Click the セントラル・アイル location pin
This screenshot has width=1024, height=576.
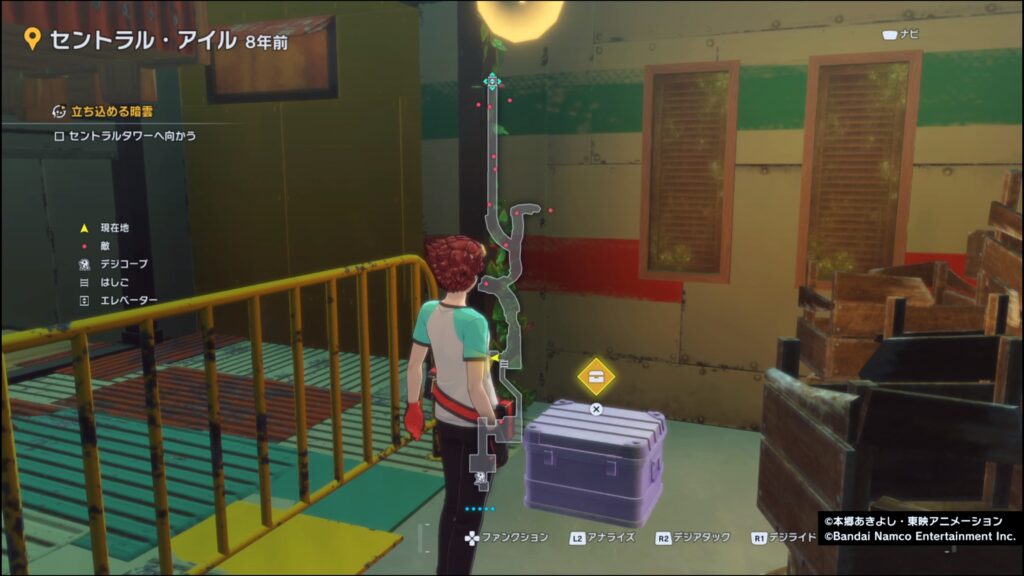(31, 40)
